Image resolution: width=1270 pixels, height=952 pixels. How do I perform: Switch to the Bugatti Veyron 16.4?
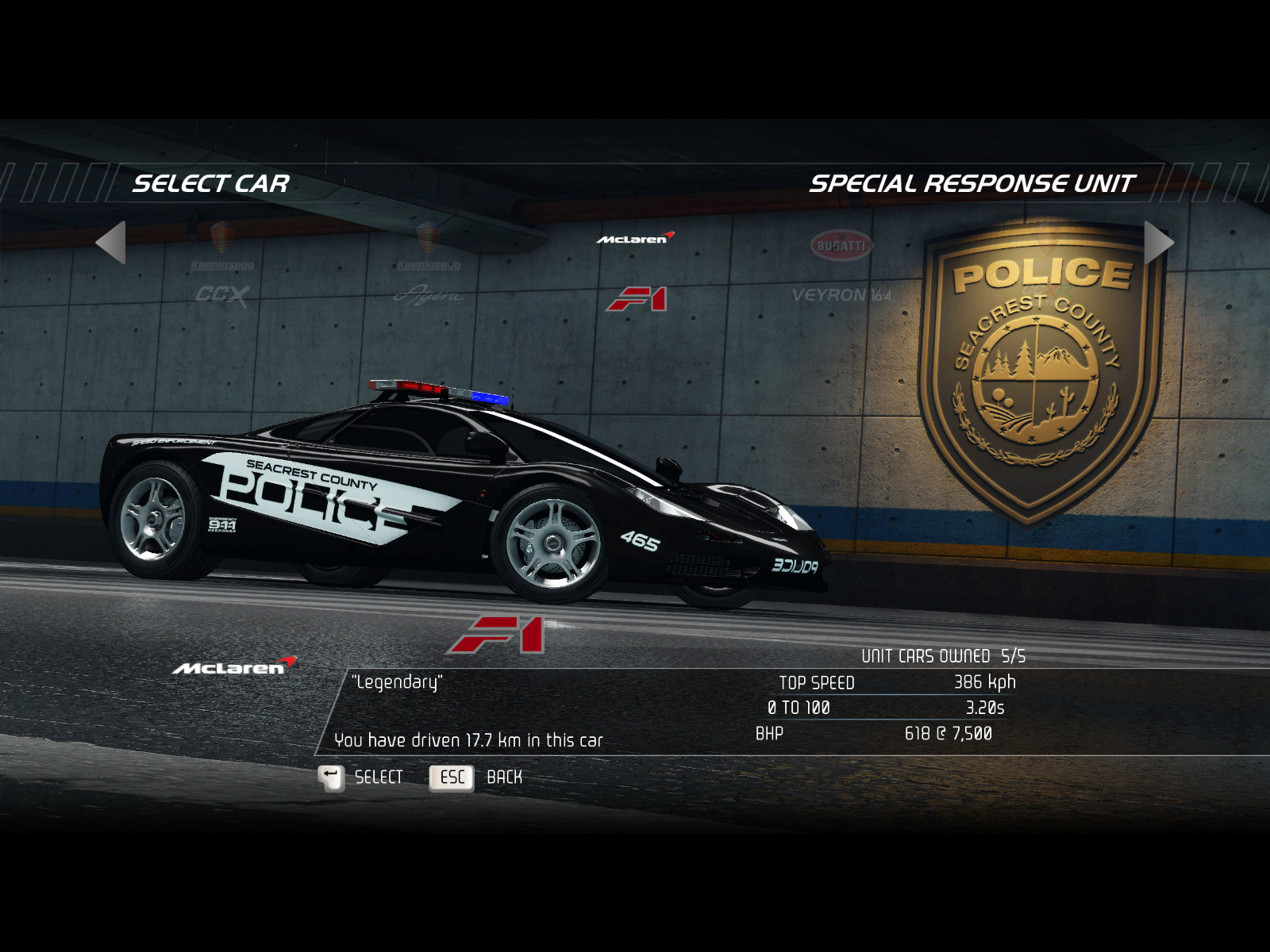[841, 270]
